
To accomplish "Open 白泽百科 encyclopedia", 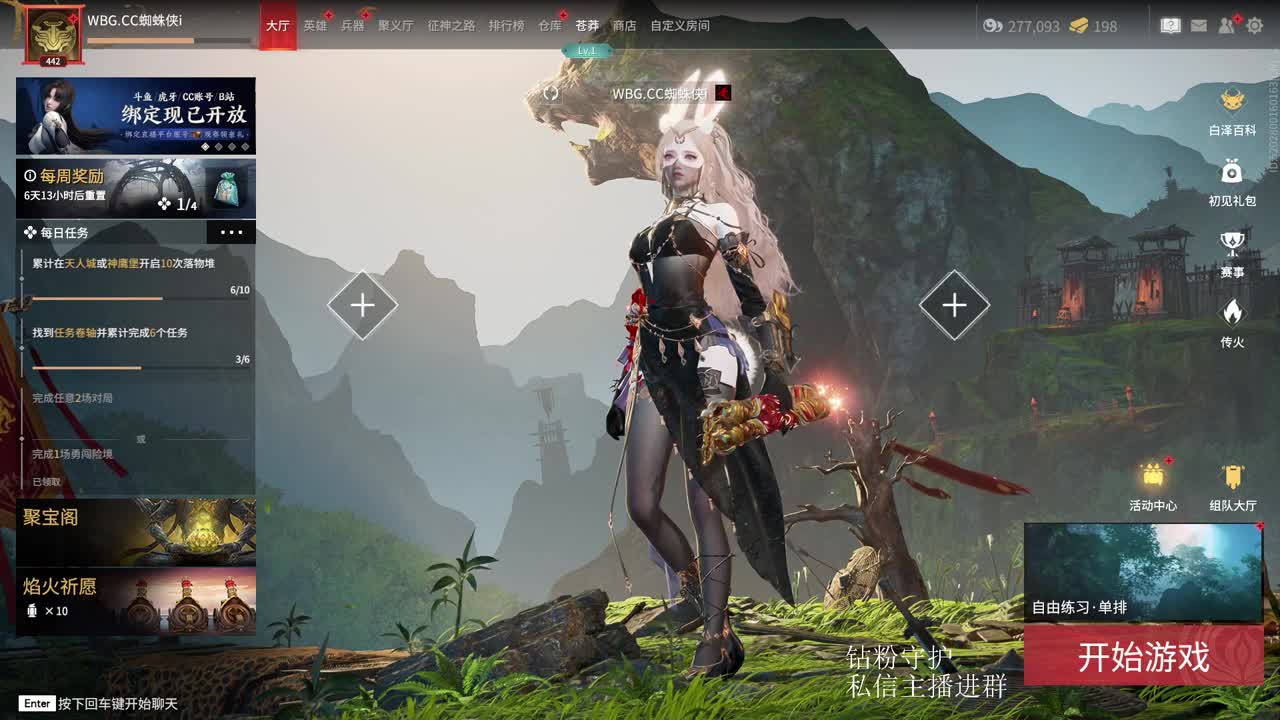I will pyautogui.click(x=1232, y=110).
